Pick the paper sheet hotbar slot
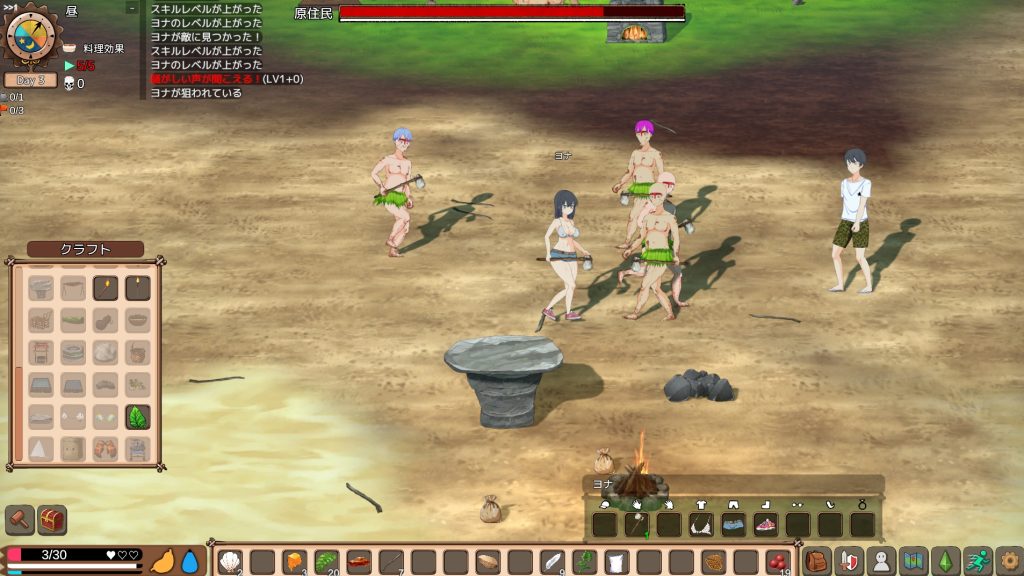1024x576 pixels. coord(617,562)
